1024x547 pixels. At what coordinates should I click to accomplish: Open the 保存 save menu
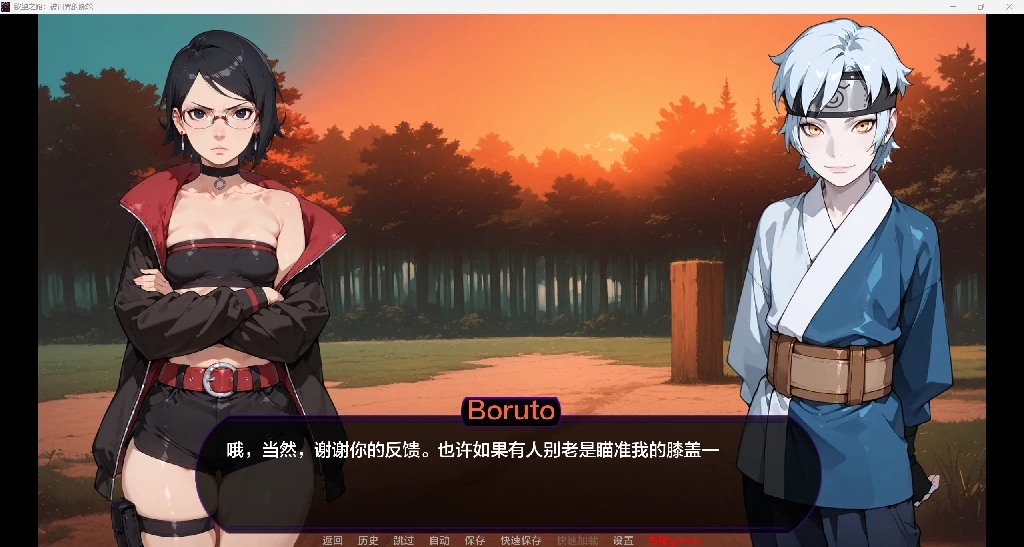[475, 541]
